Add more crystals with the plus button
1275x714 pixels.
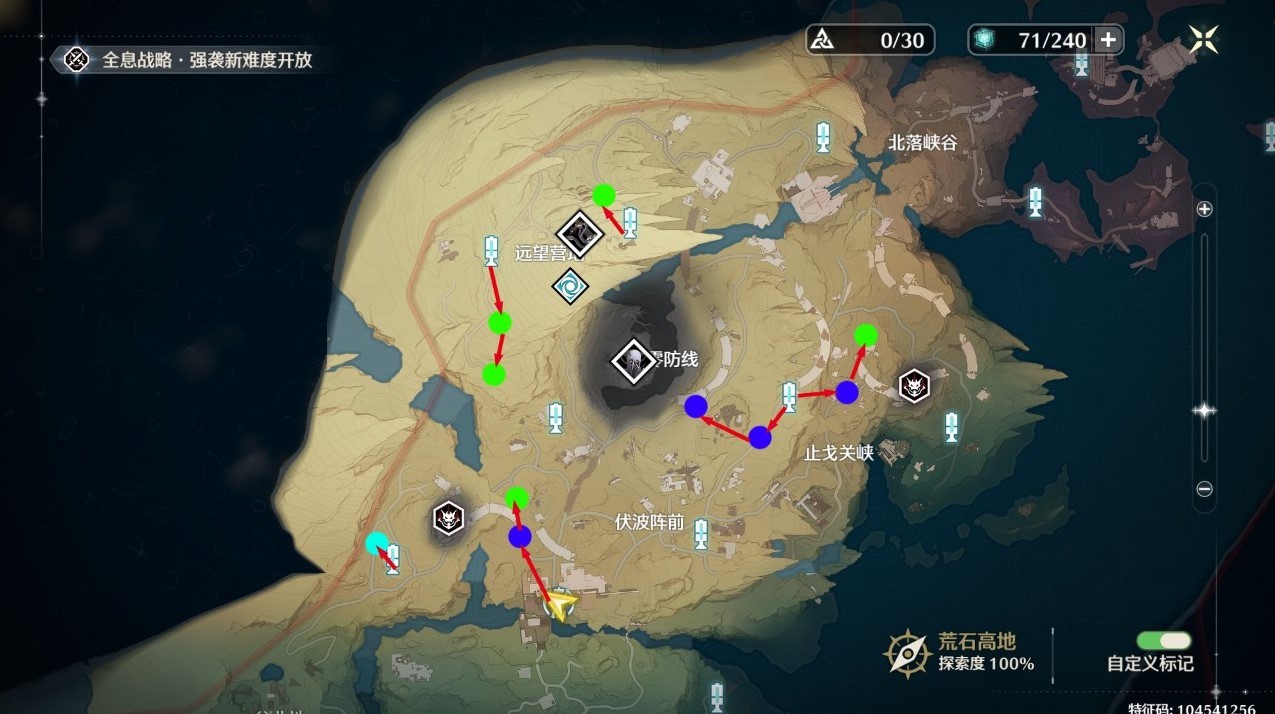pyautogui.click(x=1108, y=40)
